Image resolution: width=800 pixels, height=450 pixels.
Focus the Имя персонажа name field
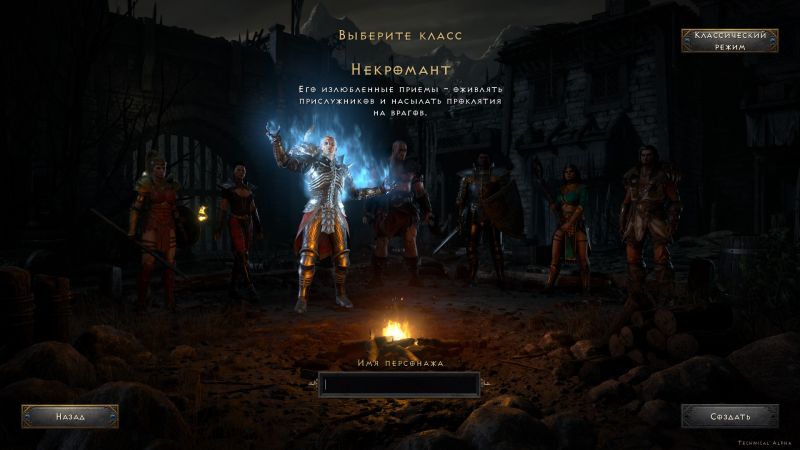[399, 384]
